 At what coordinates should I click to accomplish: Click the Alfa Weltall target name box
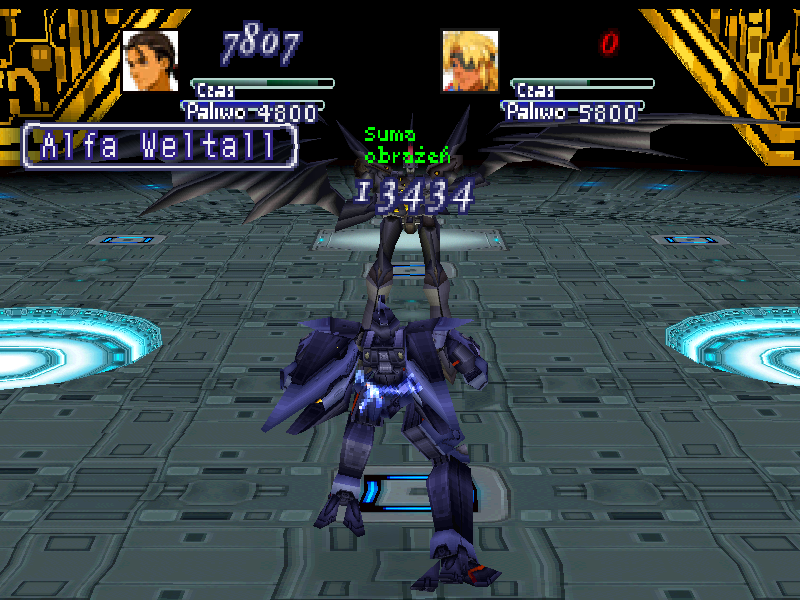click(160, 147)
